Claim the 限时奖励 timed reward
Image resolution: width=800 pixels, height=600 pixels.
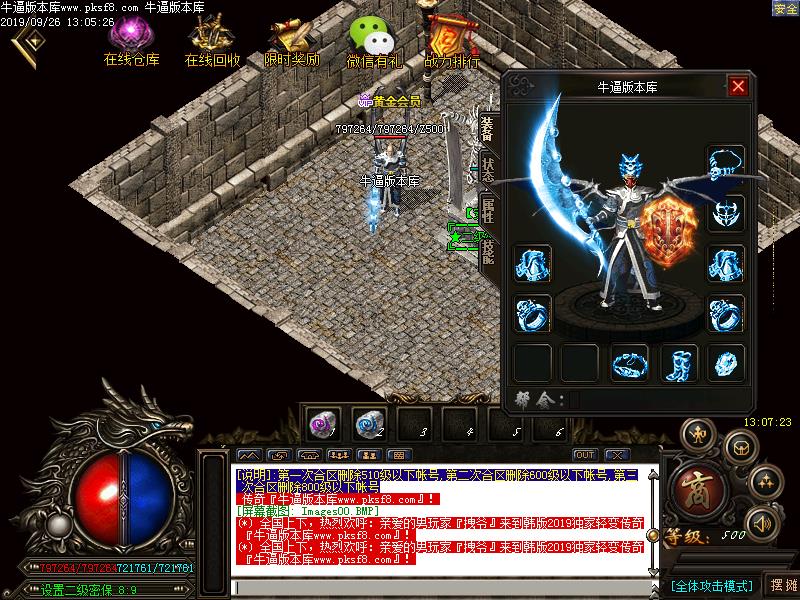(292, 41)
